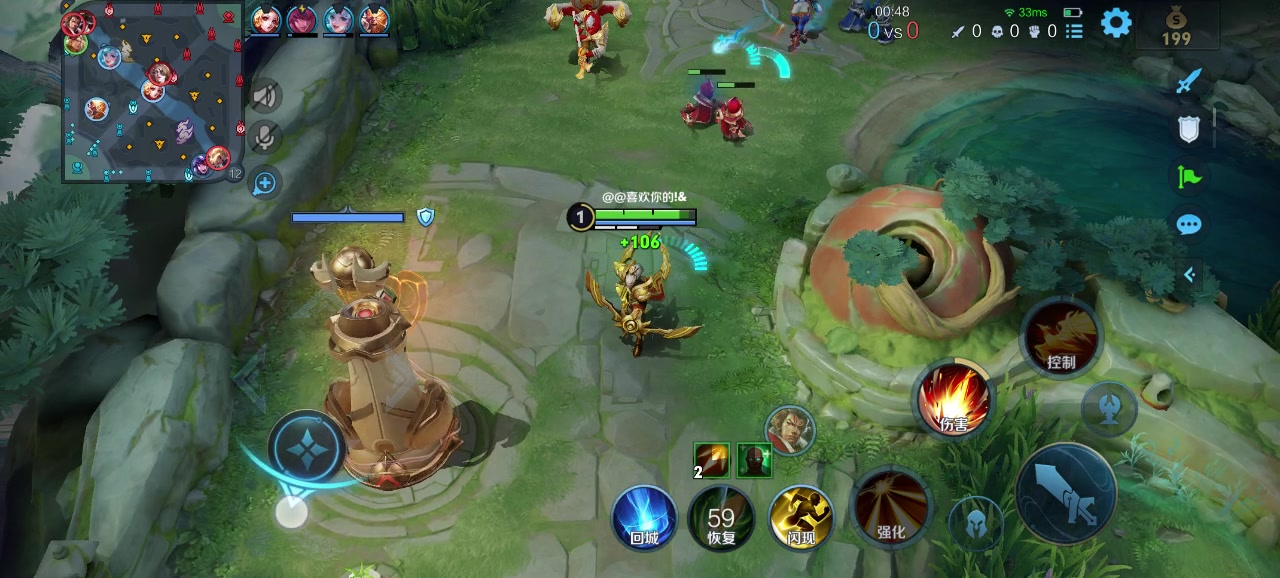Cast the 闪现 flash spell
Screen dimensions: 1280x578
click(801, 518)
